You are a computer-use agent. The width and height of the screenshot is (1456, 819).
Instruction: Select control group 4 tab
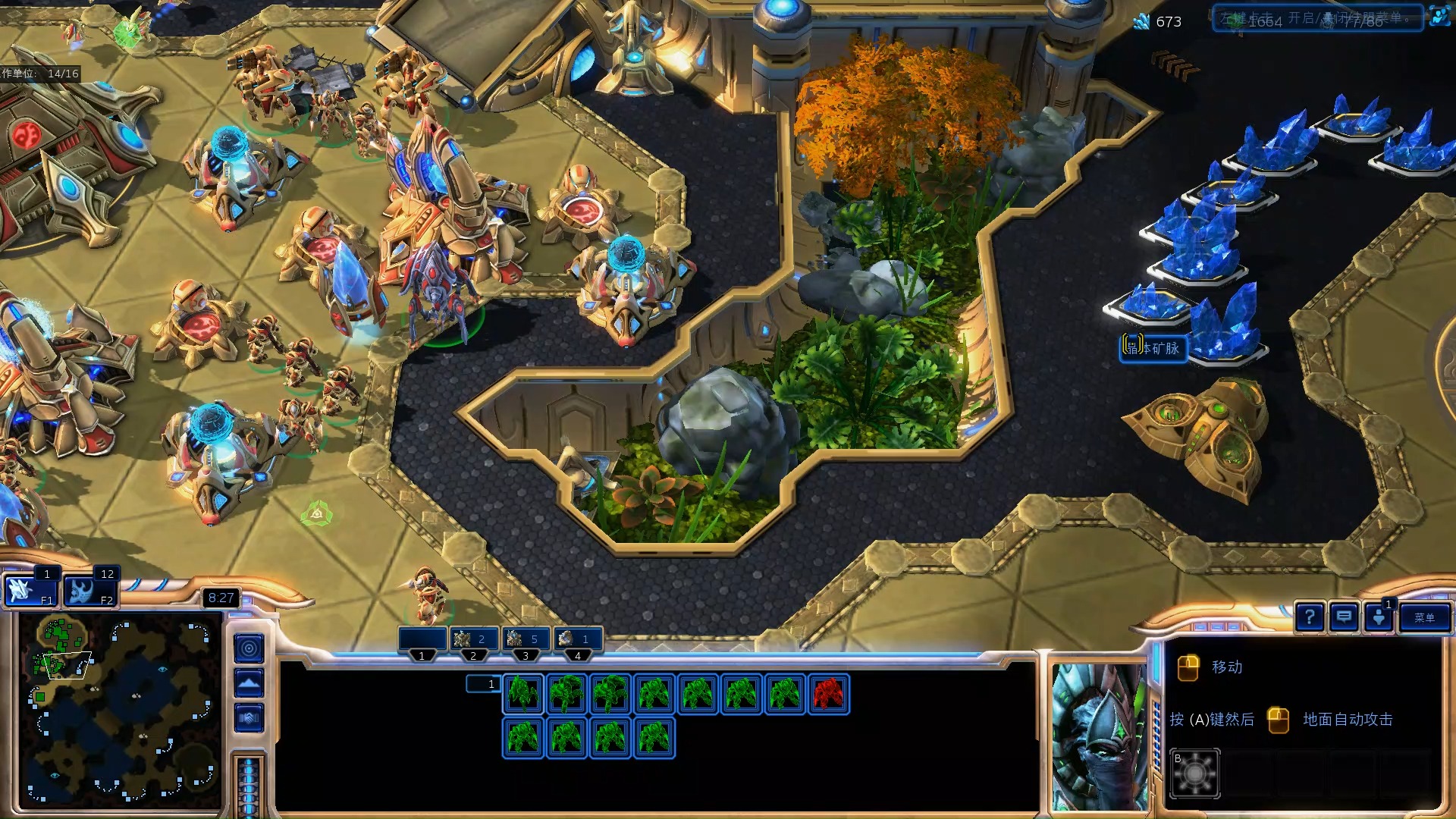tap(578, 641)
